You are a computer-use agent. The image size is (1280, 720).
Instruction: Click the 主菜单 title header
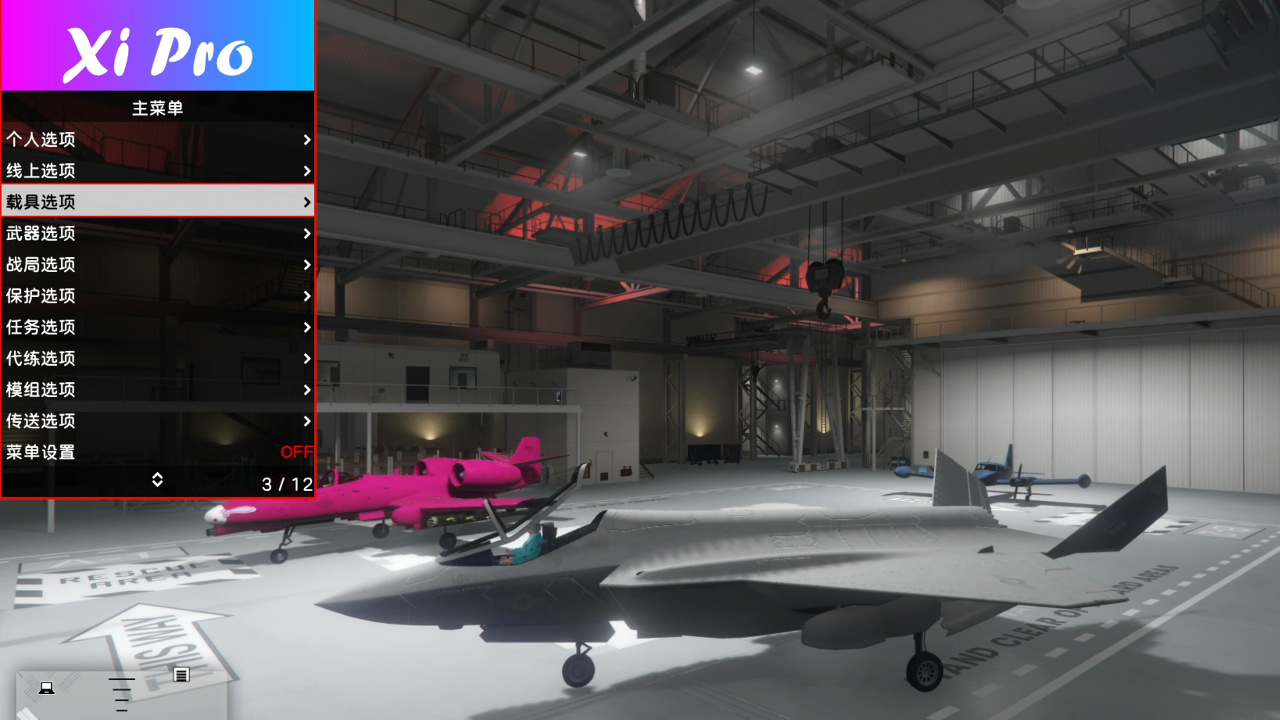(157, 108)
